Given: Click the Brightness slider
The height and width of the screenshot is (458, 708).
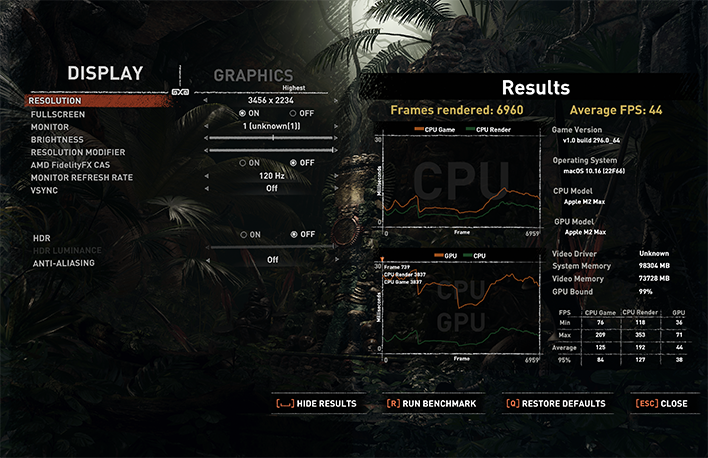Looking at the screenshot, I should pos(273,139).
